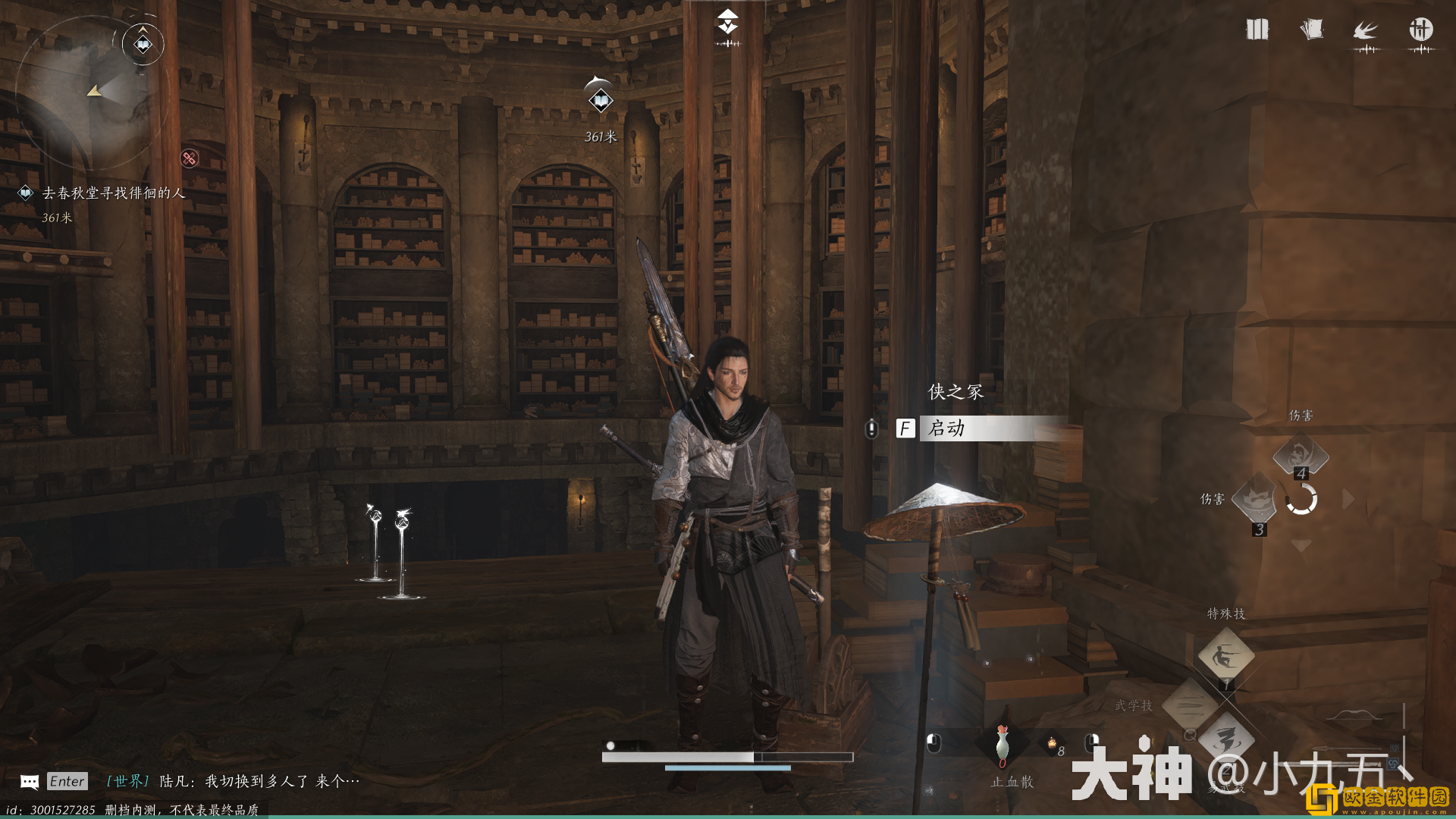1456x819 pixels.
Task: Open the twin daggers circle icon
Action: coord(1420,30)
